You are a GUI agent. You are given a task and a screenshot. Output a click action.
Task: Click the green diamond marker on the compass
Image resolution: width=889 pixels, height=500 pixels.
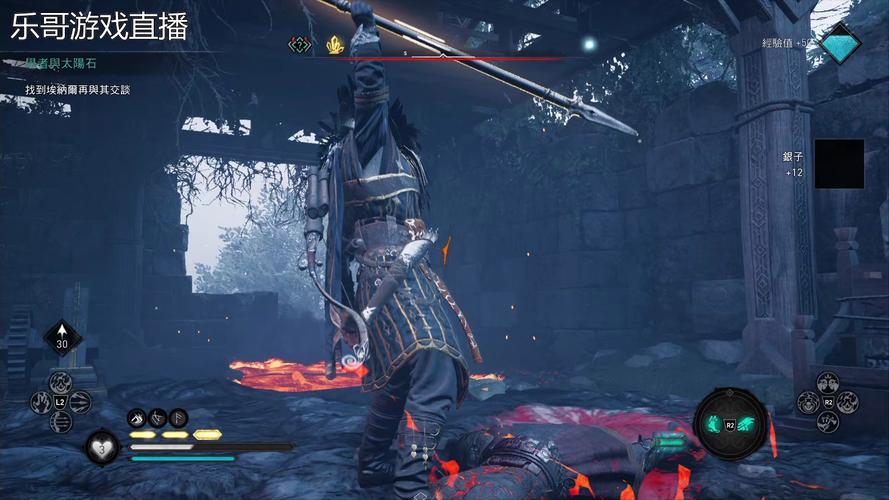pyautogui.click(x=299, y=45)
